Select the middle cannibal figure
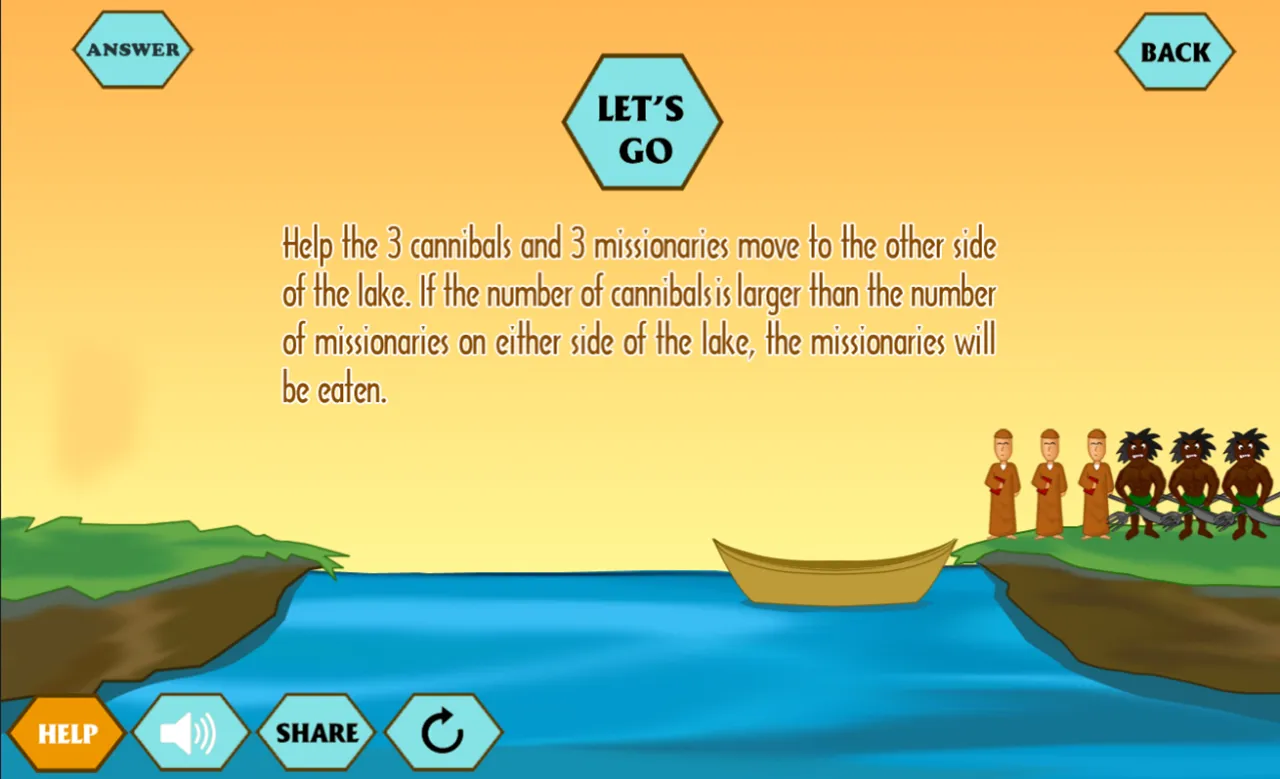The image size is (1280, 779). tap(1192, 478)
